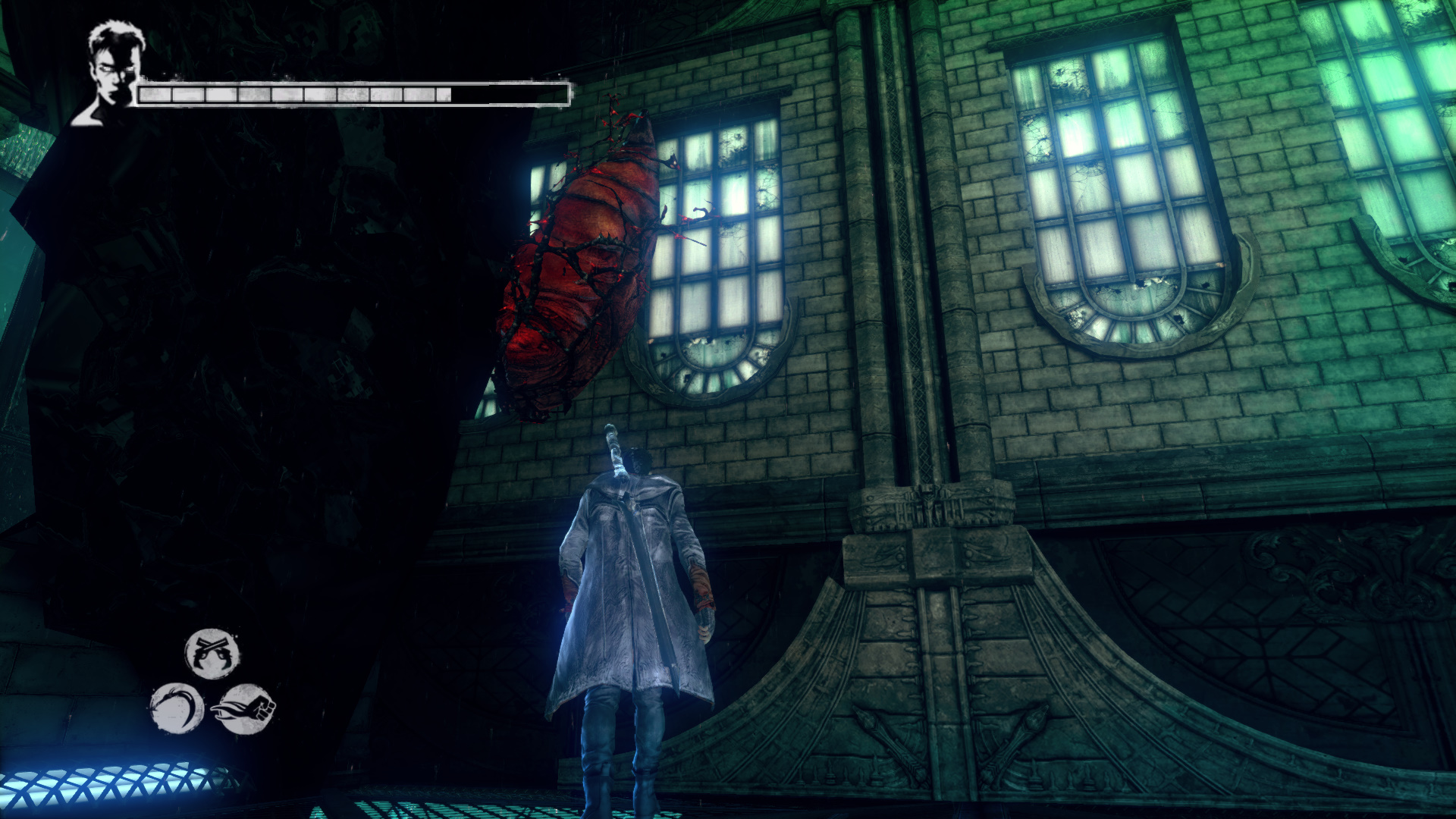Activate the clenched fist gauntlet icon

point(246,710)
